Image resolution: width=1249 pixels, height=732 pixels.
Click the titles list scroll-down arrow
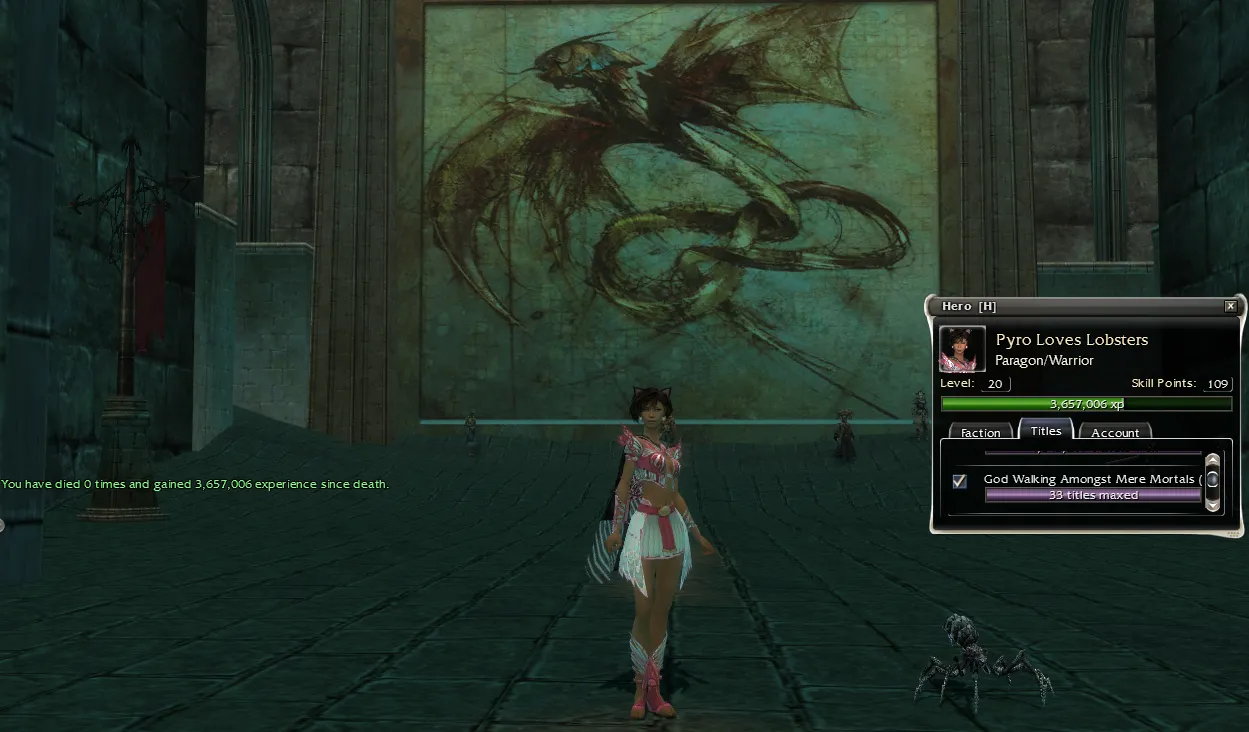pos(1213,505)
